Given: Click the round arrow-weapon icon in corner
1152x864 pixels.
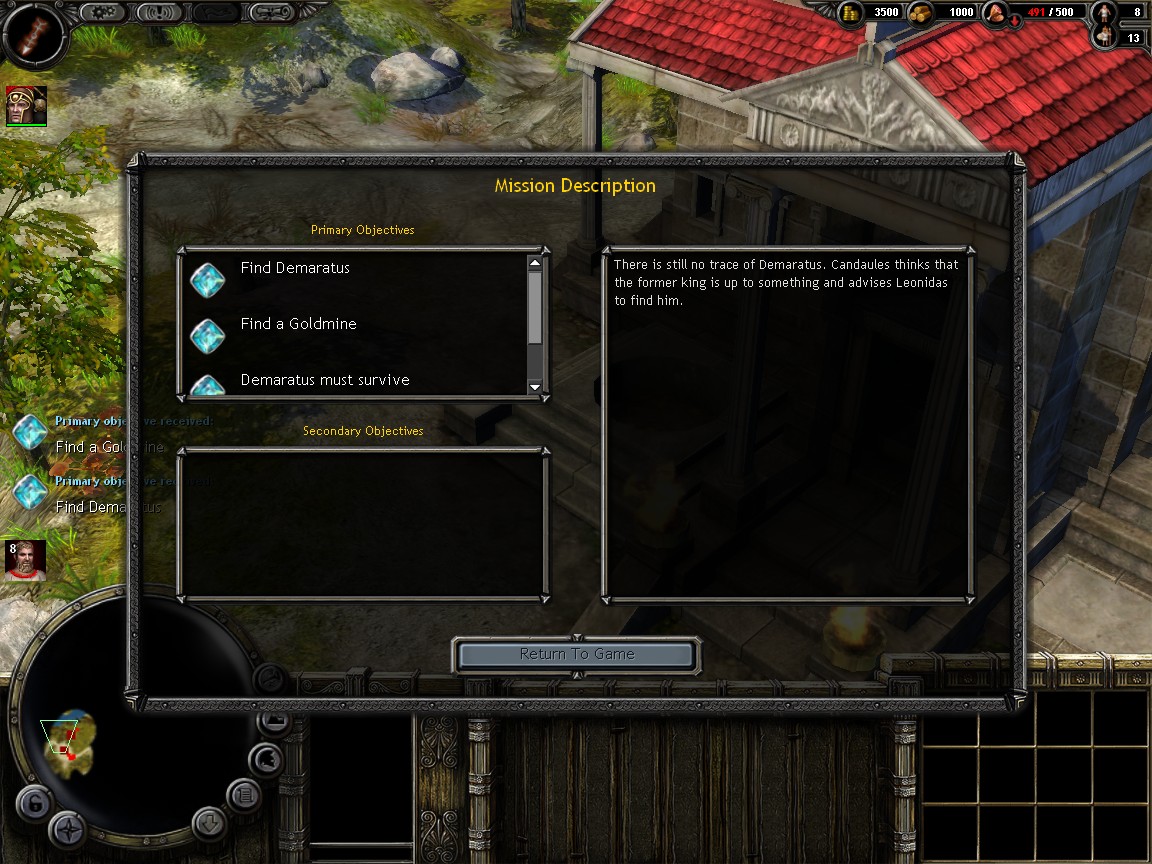Looking at the screenshot, I should point(34,33).
